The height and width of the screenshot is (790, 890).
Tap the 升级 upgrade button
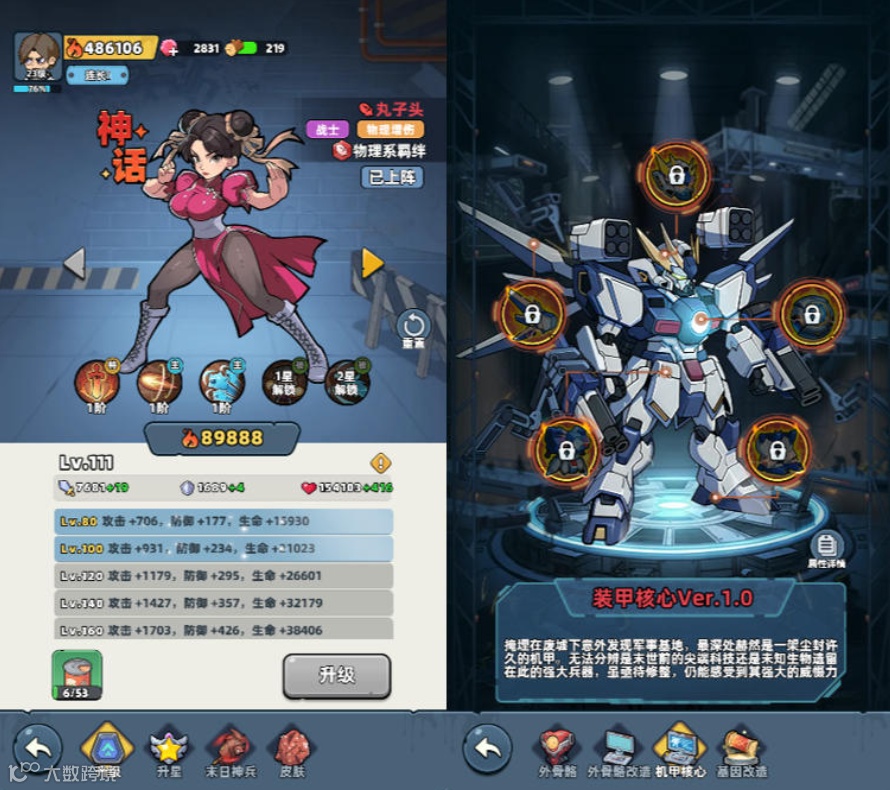coord(336,676)
